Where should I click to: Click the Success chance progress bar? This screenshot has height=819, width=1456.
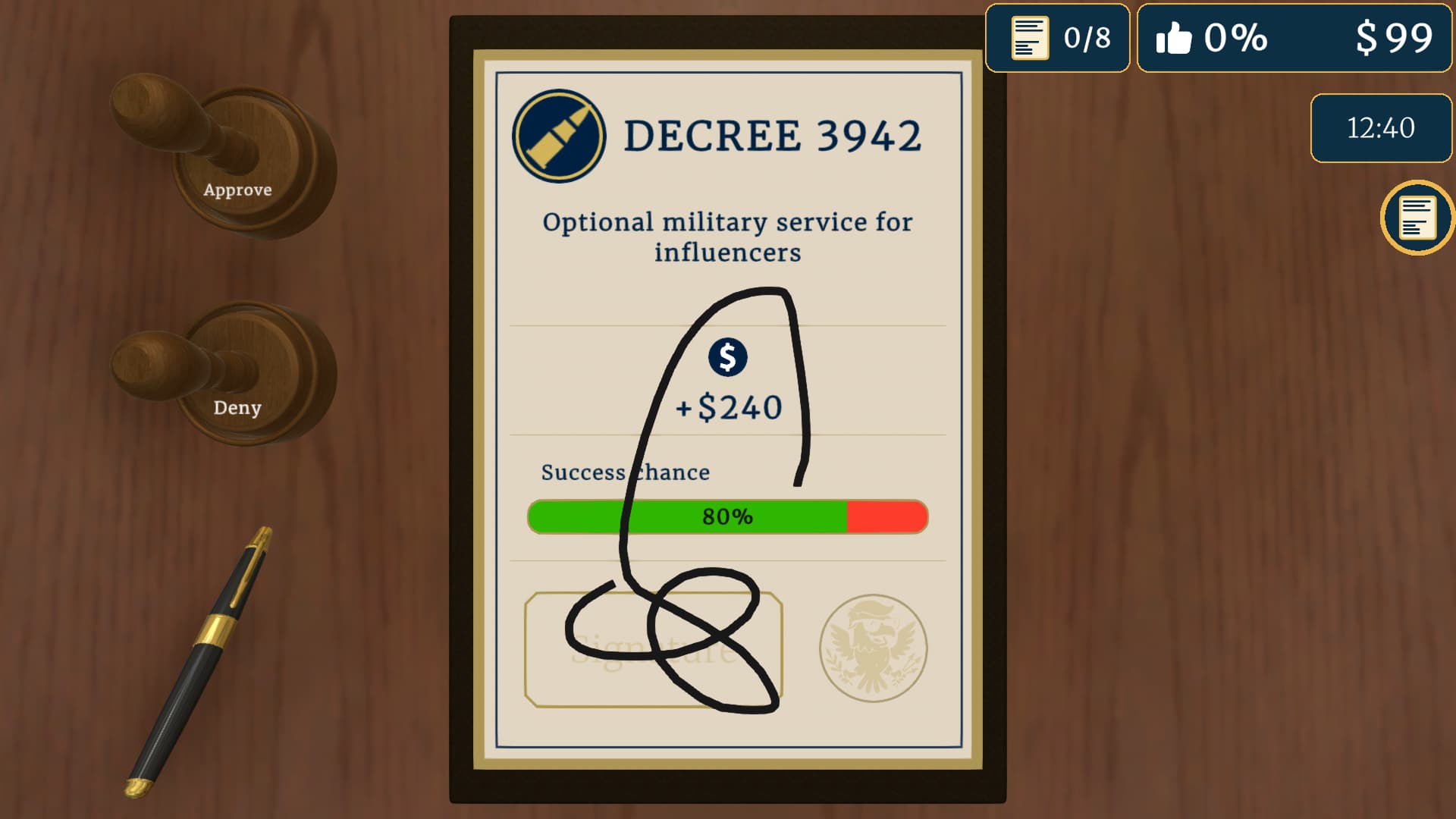[x=726, y=517]
